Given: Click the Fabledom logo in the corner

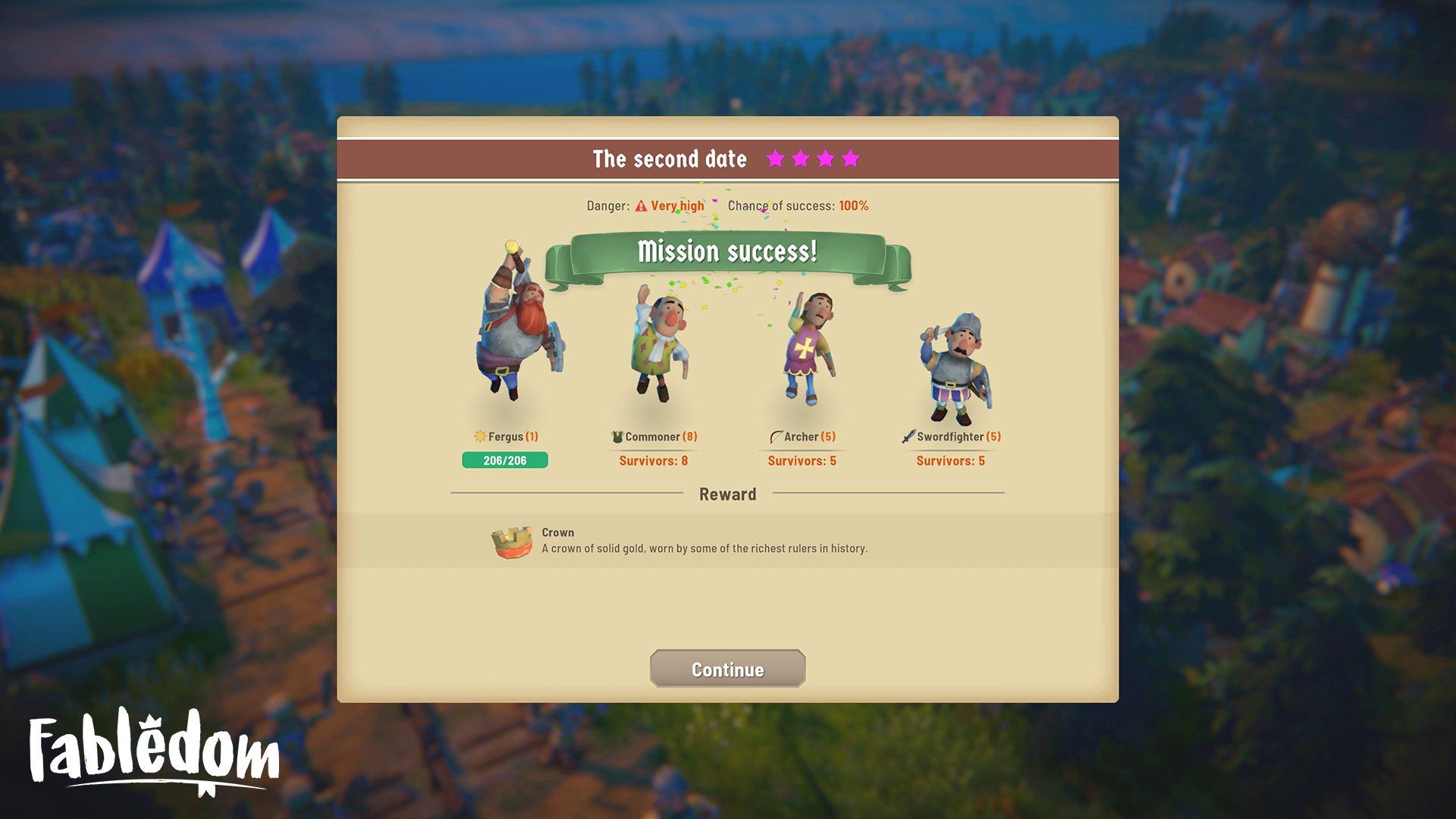Looking at the screenshot, I should coord(149,751).
